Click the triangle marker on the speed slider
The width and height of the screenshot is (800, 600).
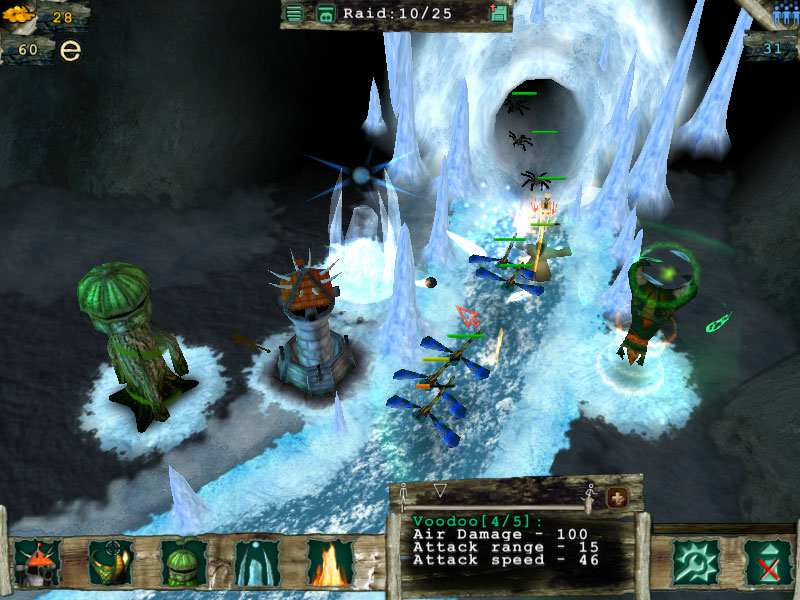440,490
